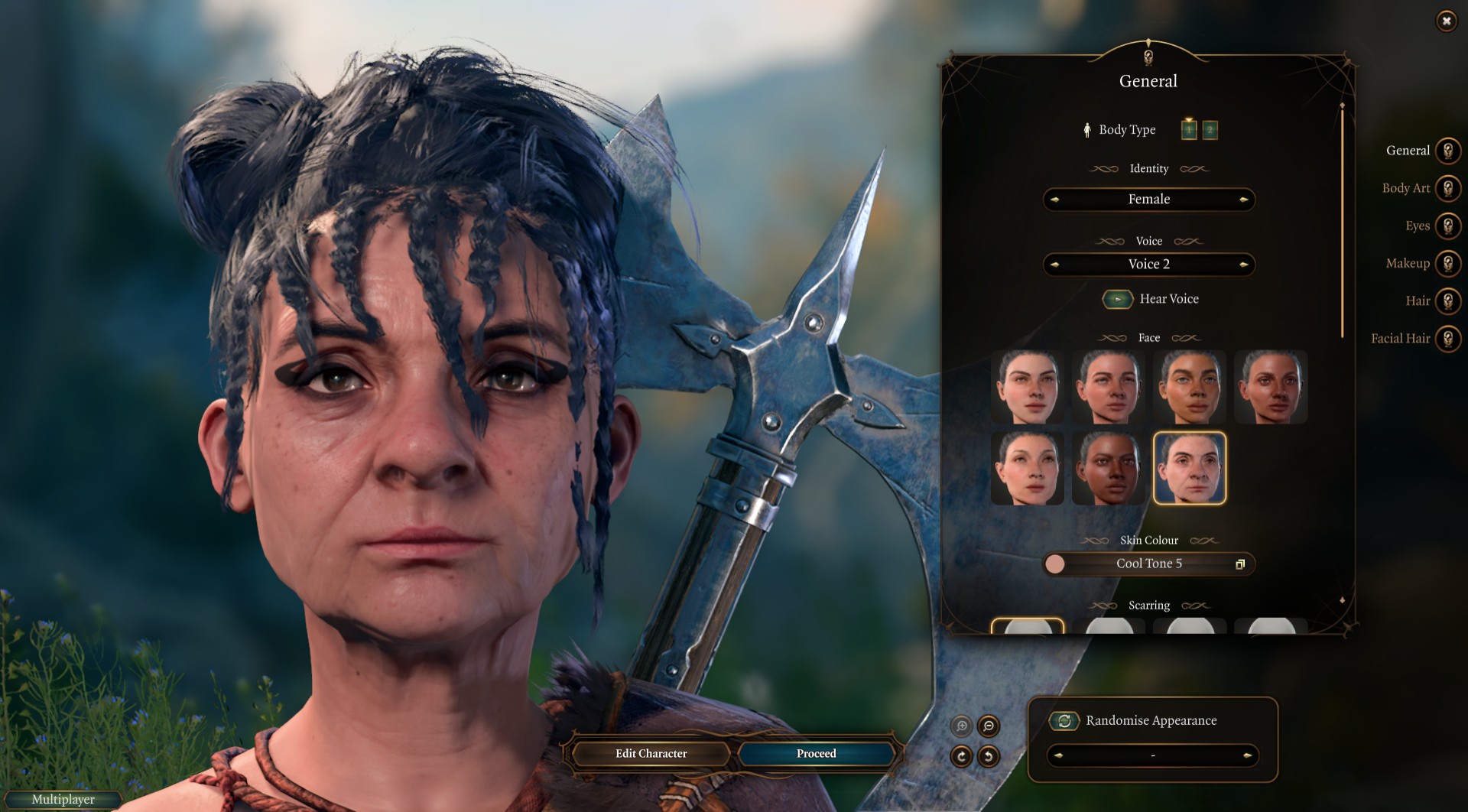Zoom in the character camera
Screen dimensions: 1468x812
pyautogui.click(x=961, y=726)
